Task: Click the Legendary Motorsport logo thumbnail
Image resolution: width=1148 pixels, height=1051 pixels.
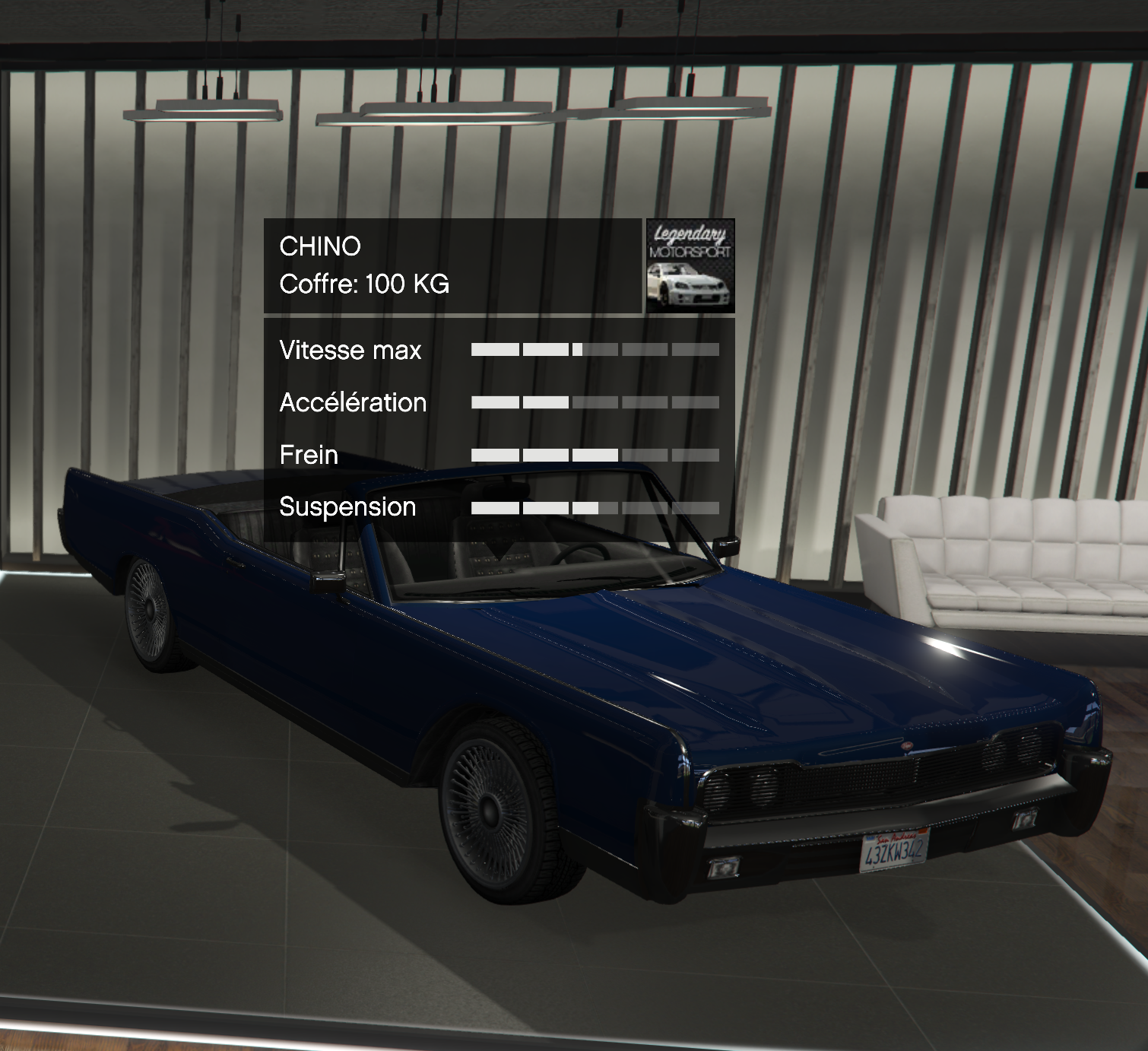Action: (x=690, y=265)
